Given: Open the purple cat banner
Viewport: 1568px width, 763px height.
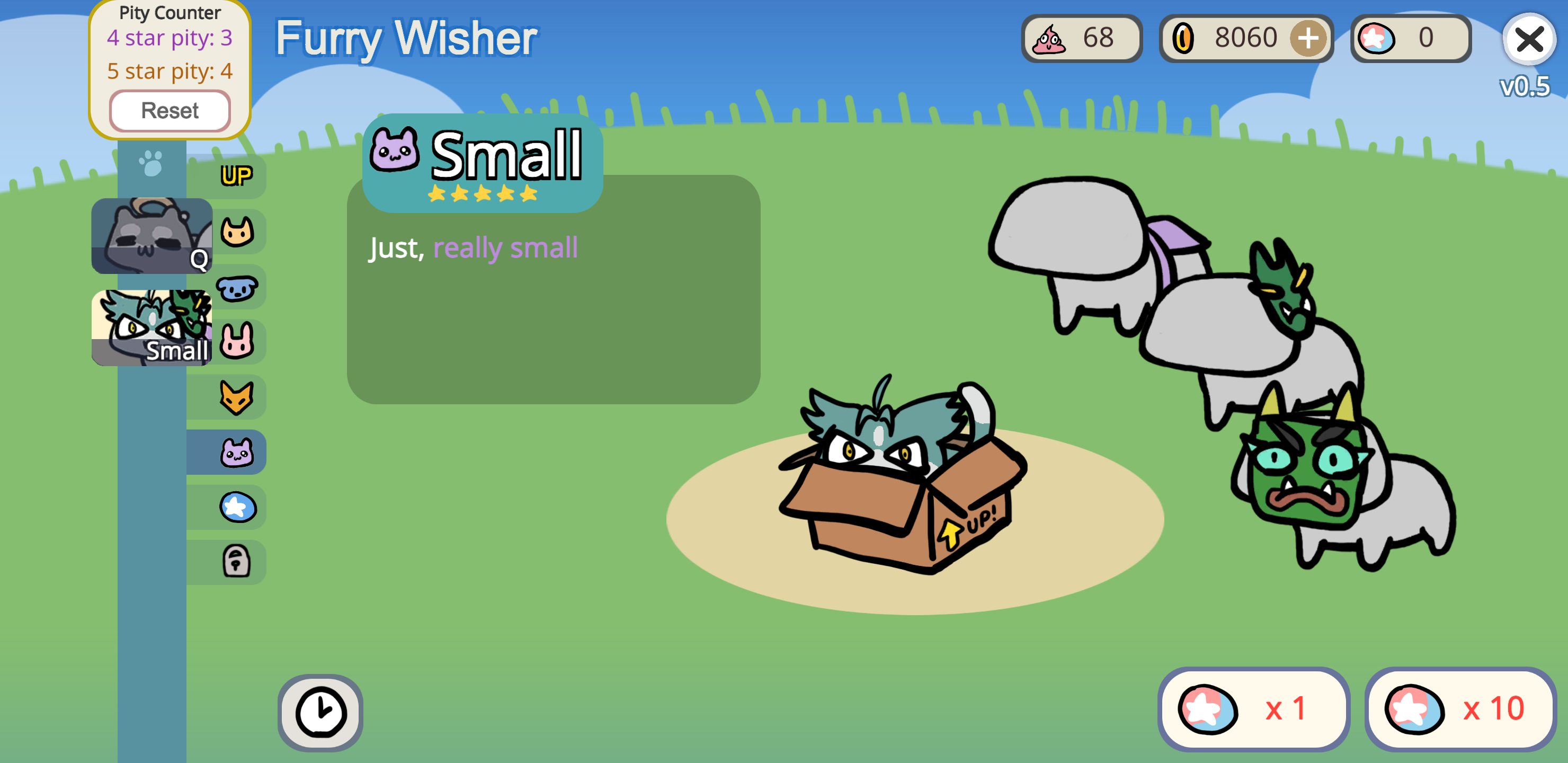Looking at the screenshot, I should click(x=238, y=451).
